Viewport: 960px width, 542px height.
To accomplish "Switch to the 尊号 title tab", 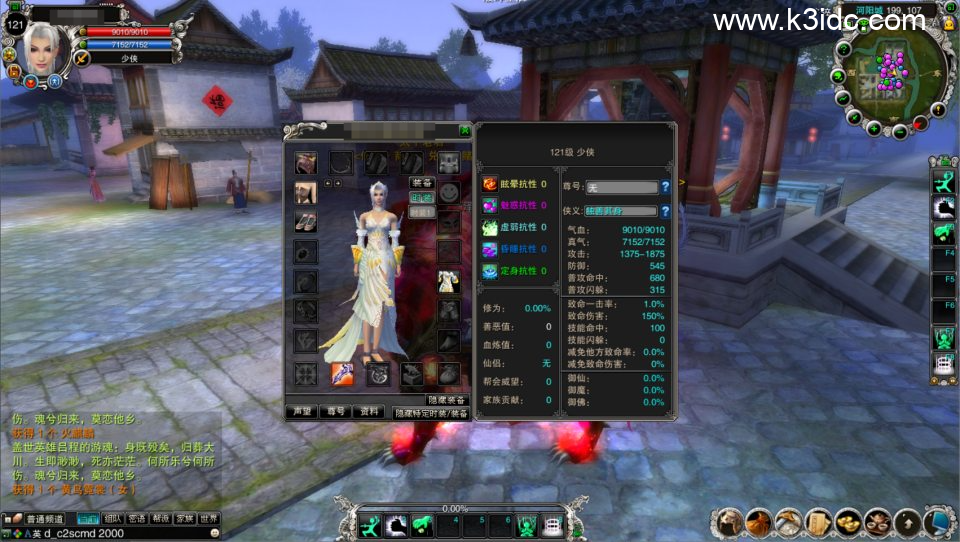I will point(335,411).
